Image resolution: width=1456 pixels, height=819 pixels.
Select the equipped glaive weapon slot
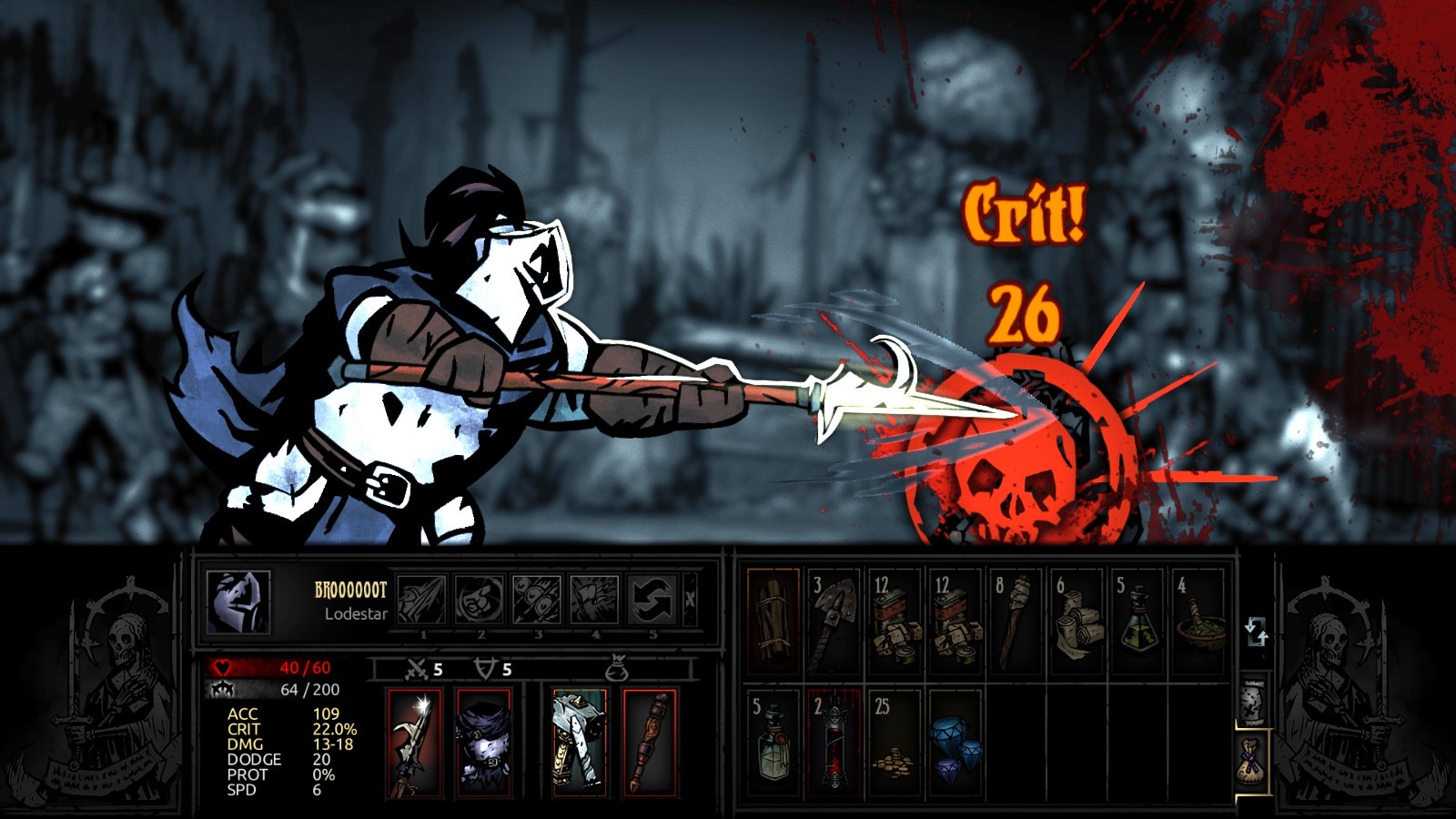pos(414,743)
